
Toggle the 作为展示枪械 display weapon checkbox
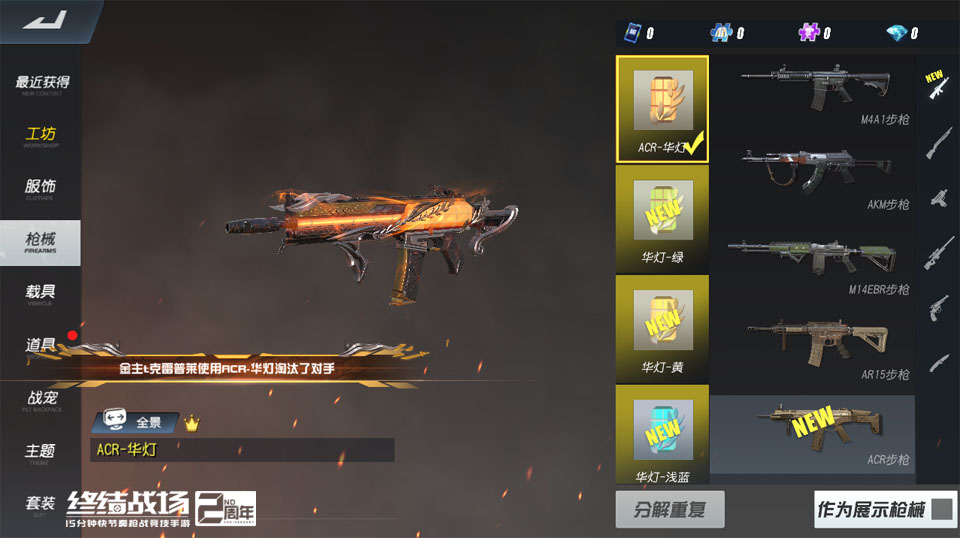[941, 510]
